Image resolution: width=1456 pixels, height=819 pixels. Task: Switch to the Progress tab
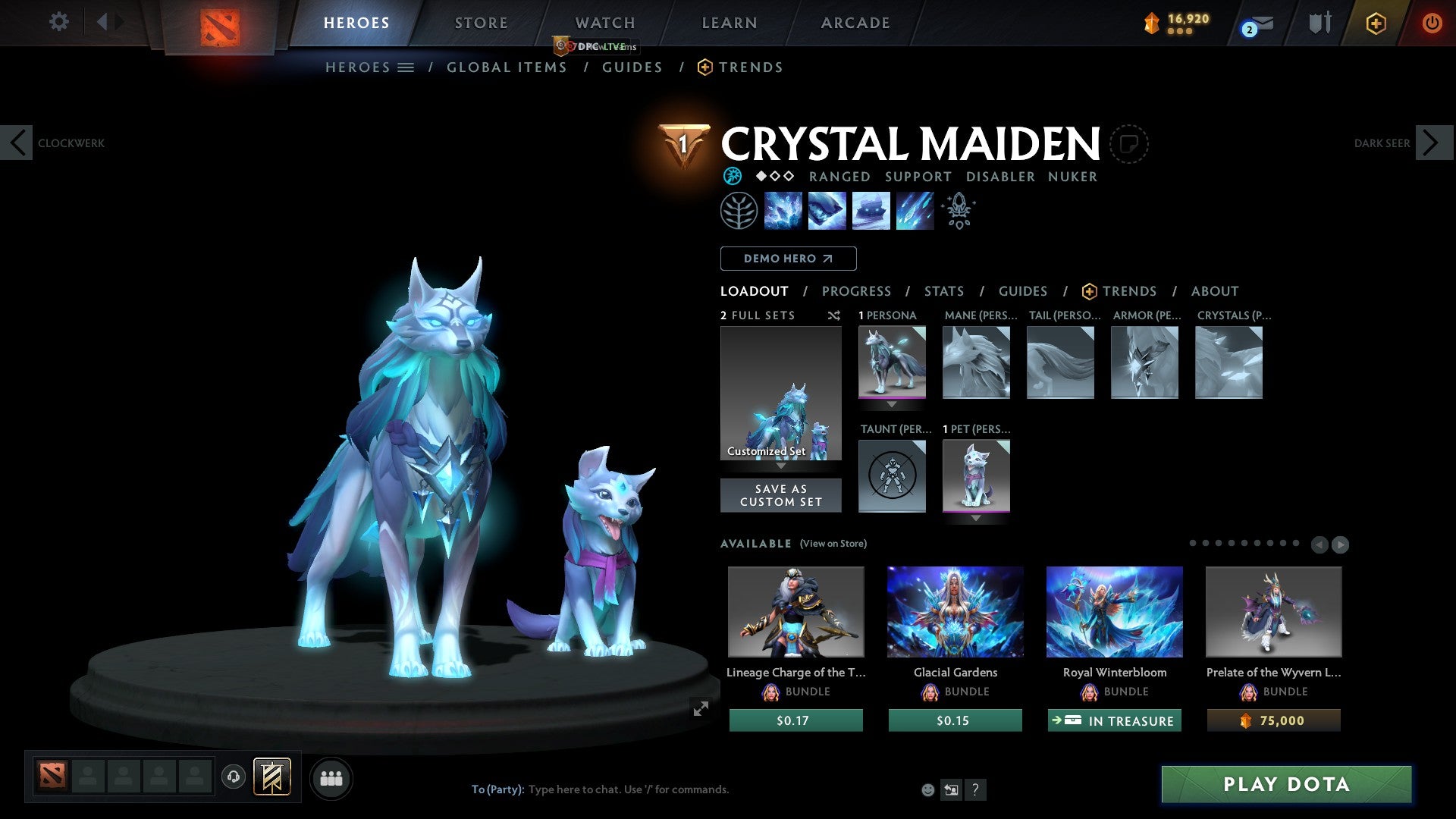(857, 291)
